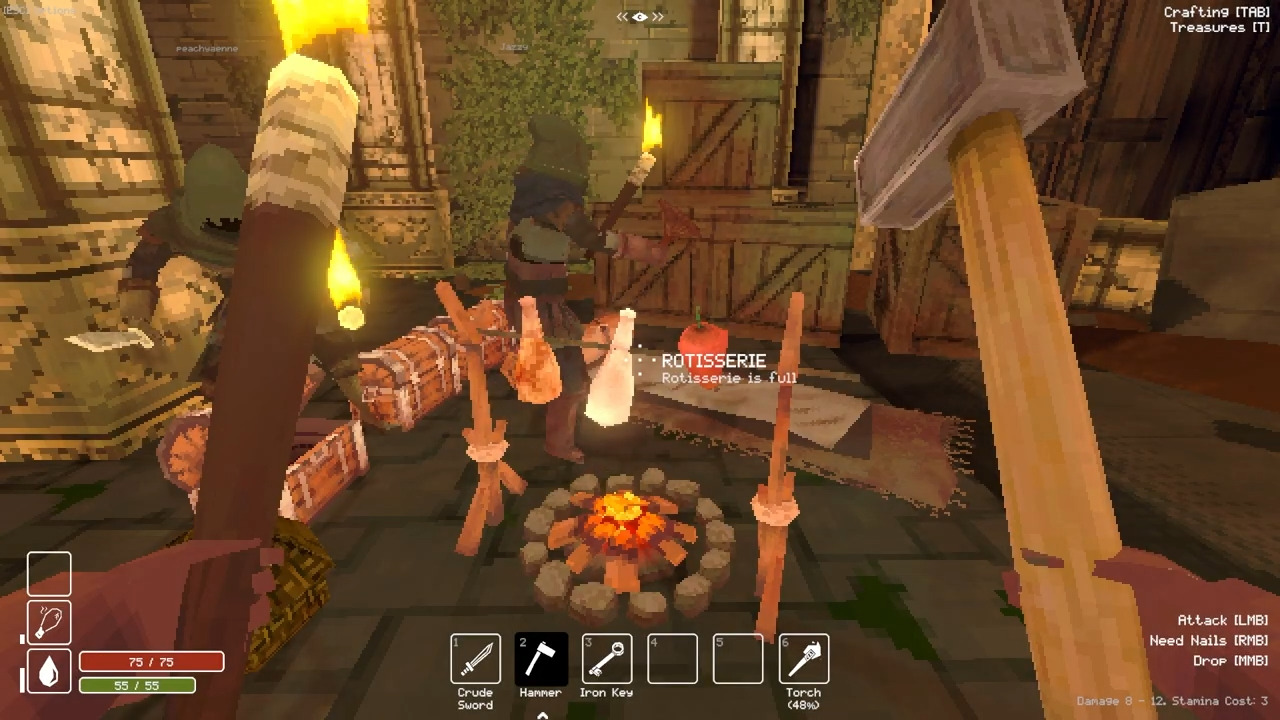Choose the Hammer hotbar slot
Screen dimensions: 1280x720
tap(541, 660)
